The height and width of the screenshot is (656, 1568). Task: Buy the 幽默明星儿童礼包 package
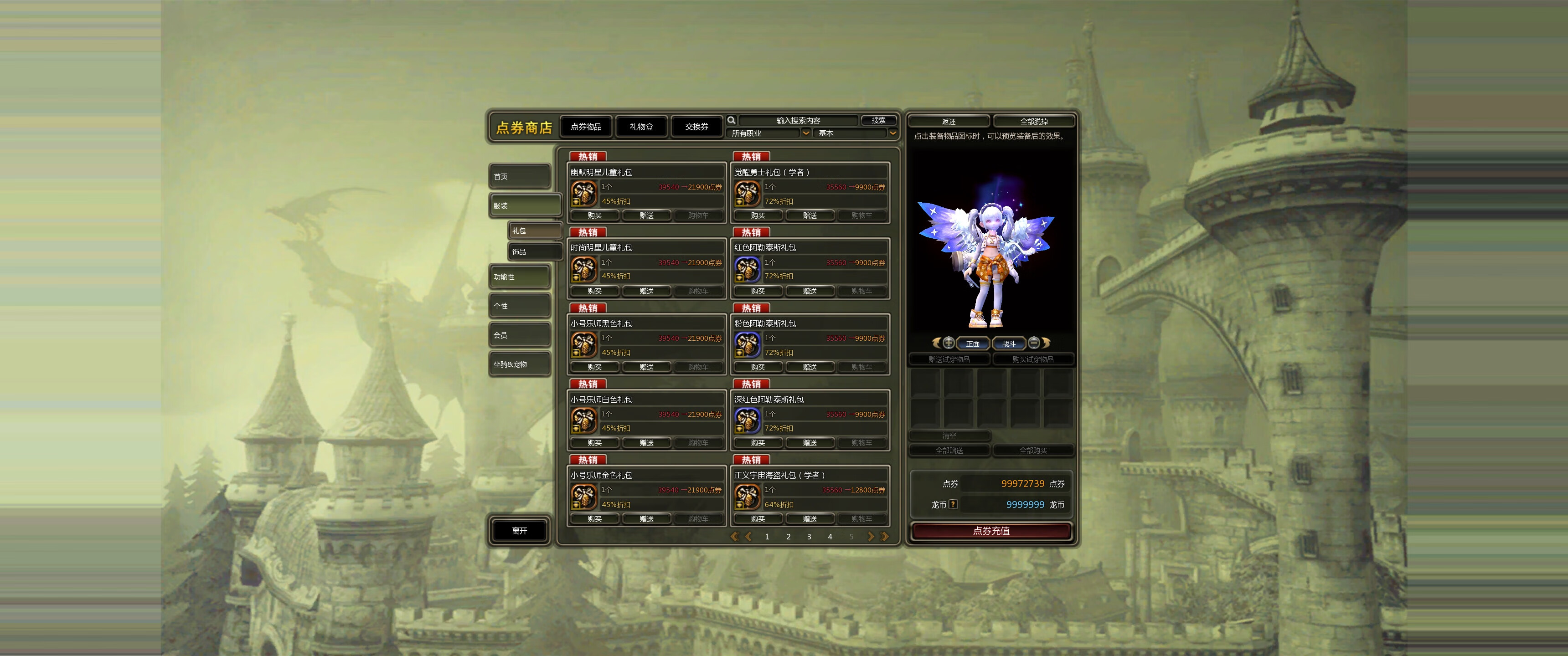[595, 215]
